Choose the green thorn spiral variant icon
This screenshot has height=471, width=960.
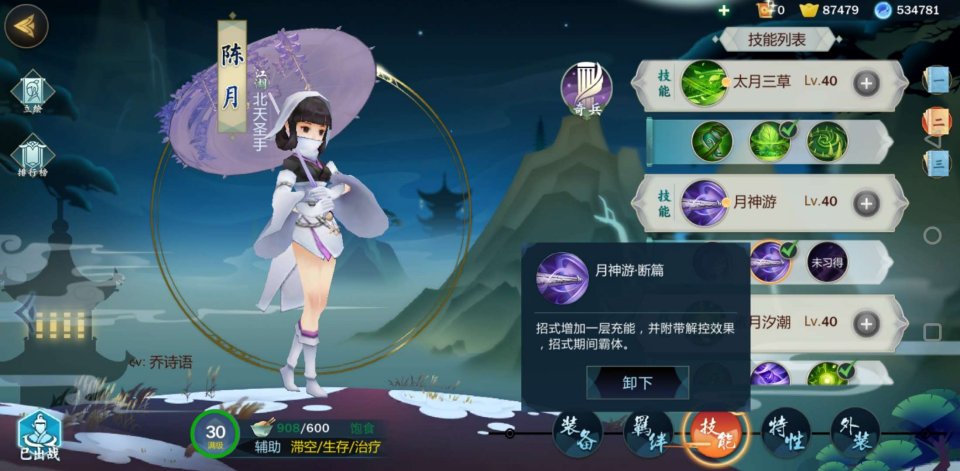(827, 142)
